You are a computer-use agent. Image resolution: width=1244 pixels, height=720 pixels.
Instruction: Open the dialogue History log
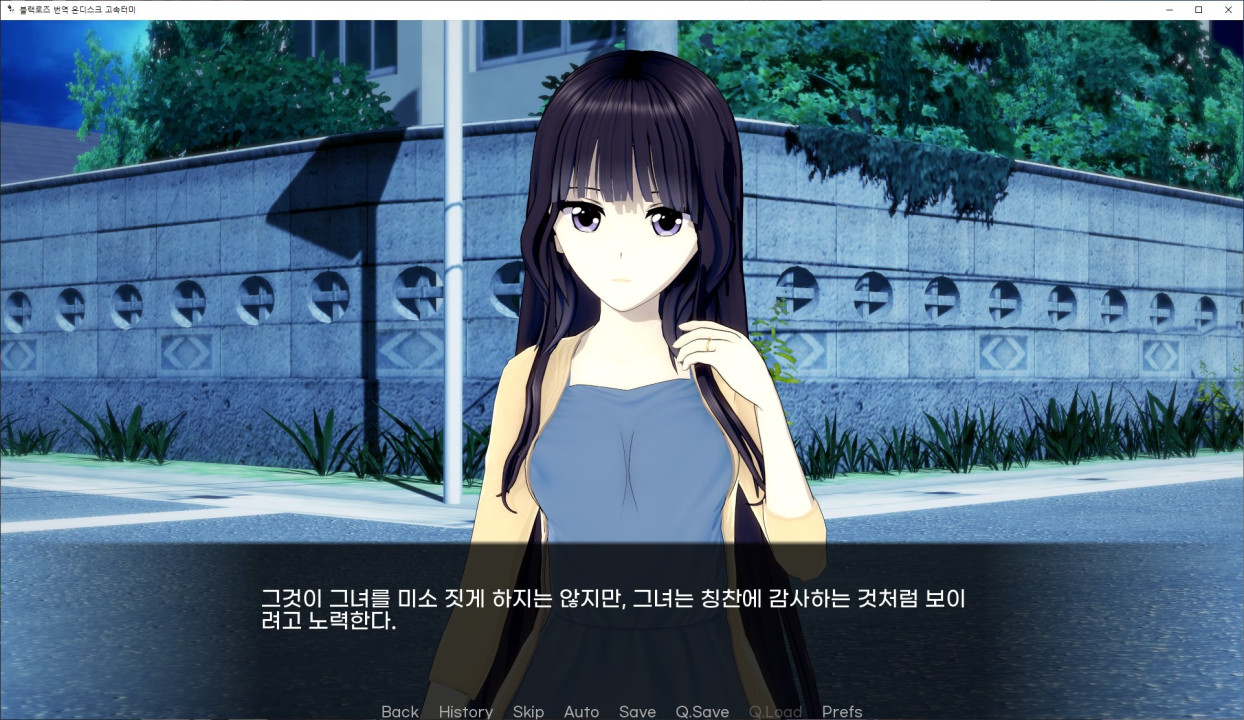tap(465, 711)
